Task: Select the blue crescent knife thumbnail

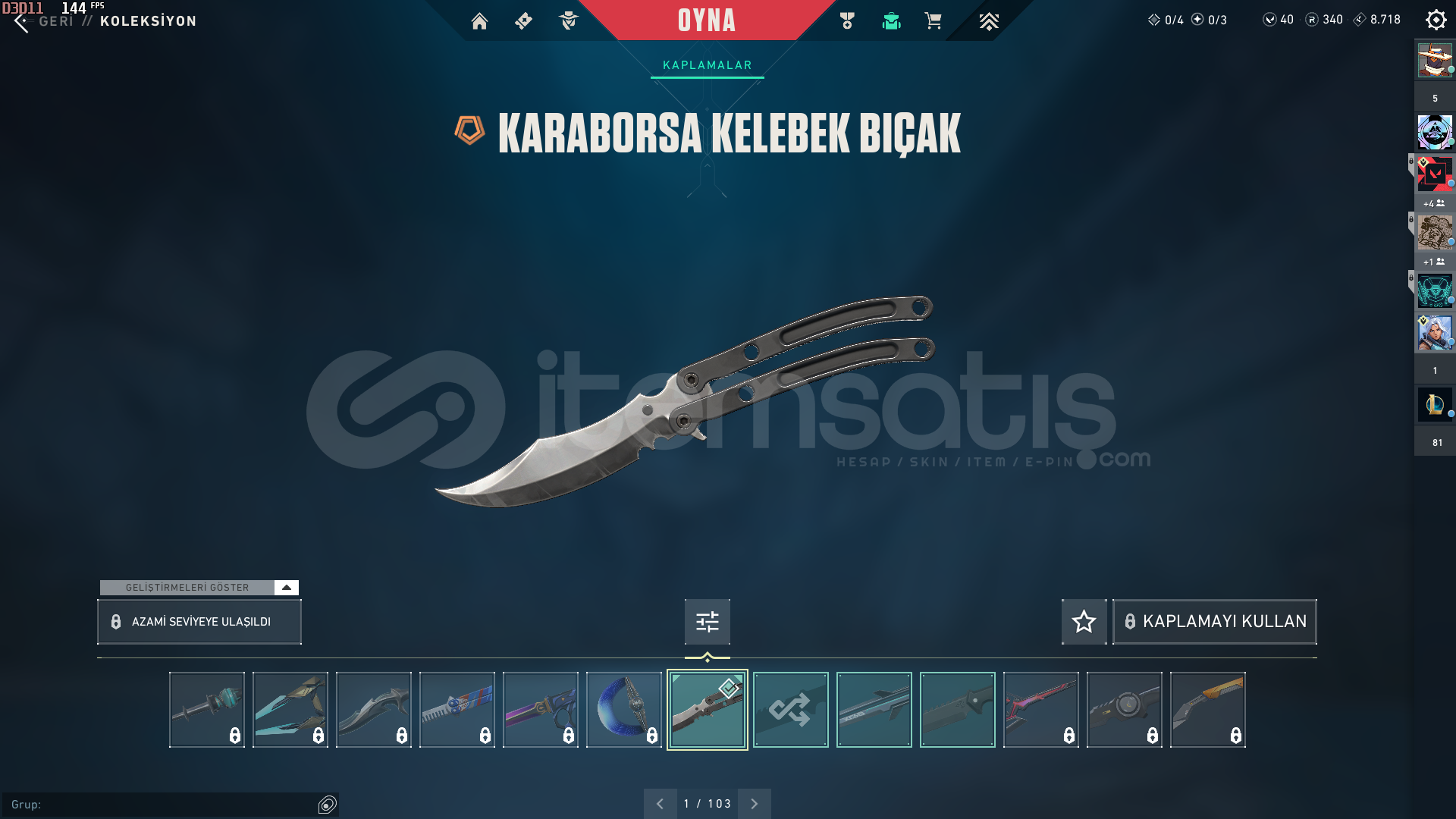Action: (x=623, y=710)
